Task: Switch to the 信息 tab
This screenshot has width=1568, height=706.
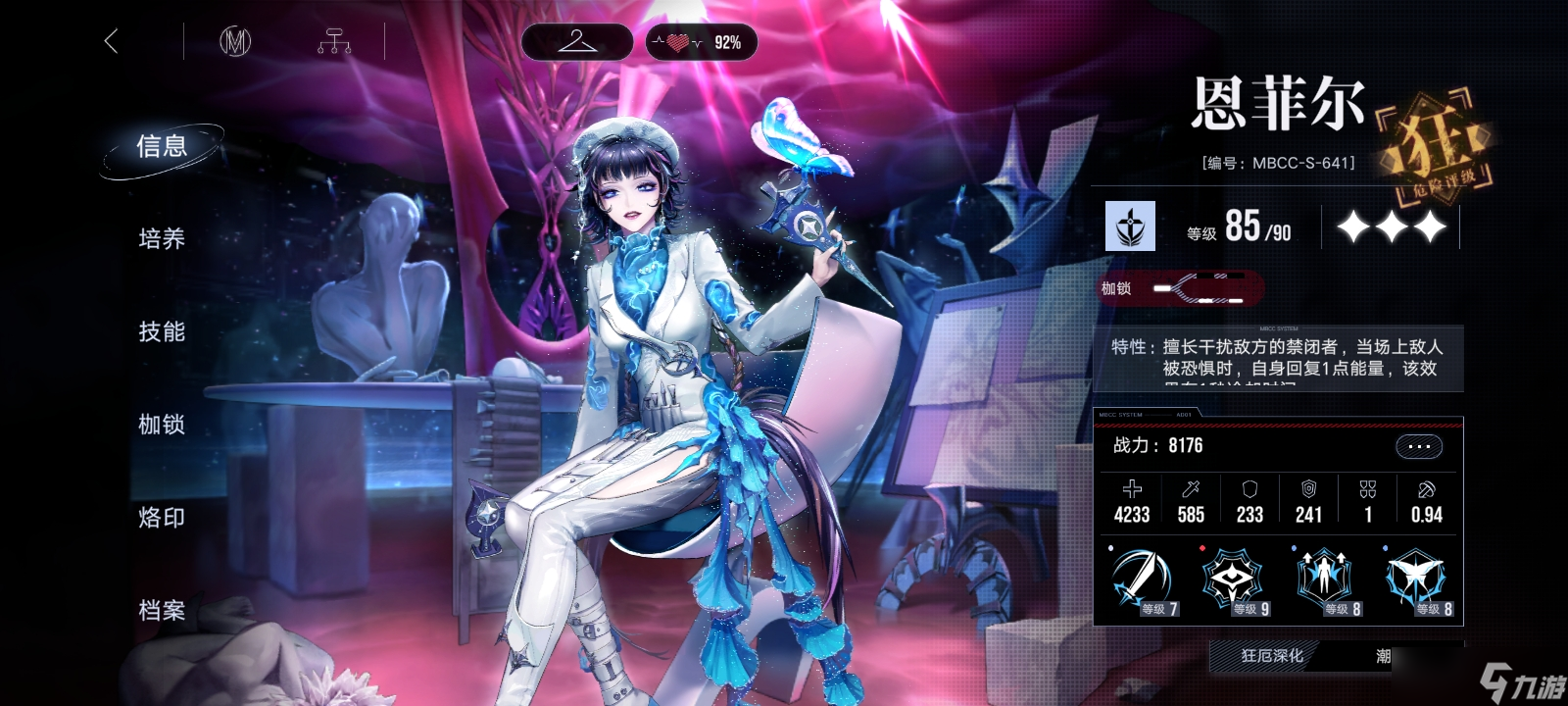Action: coord(162,147)
